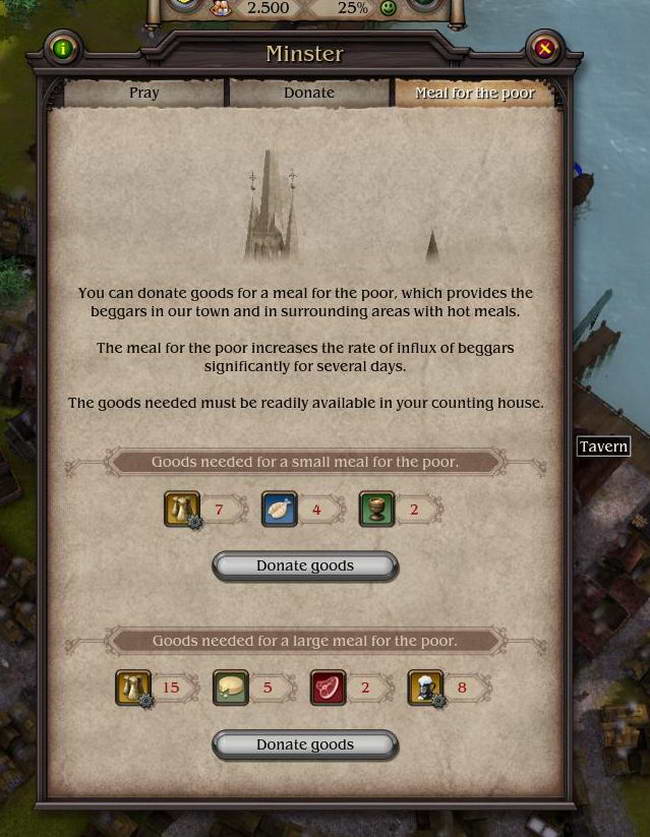650x837 pixels.
Task: Click the red meat goods icon
Action: point(328,688)
